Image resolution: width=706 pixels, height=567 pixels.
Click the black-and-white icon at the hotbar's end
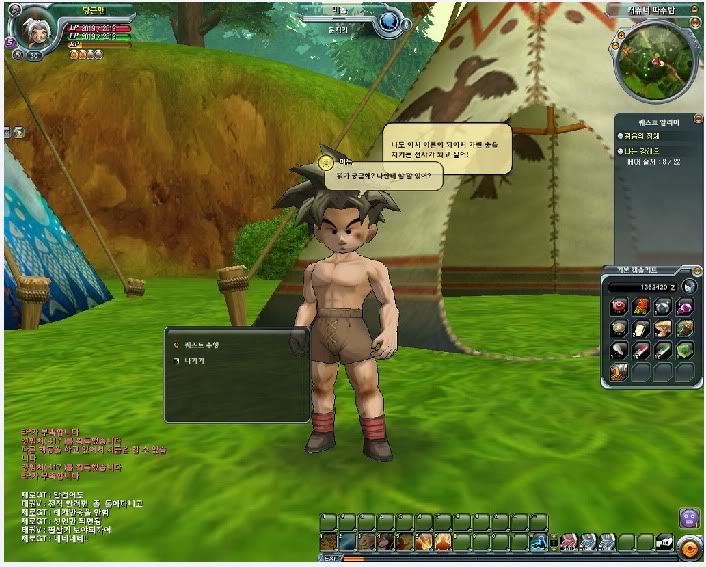click(664, 542)
